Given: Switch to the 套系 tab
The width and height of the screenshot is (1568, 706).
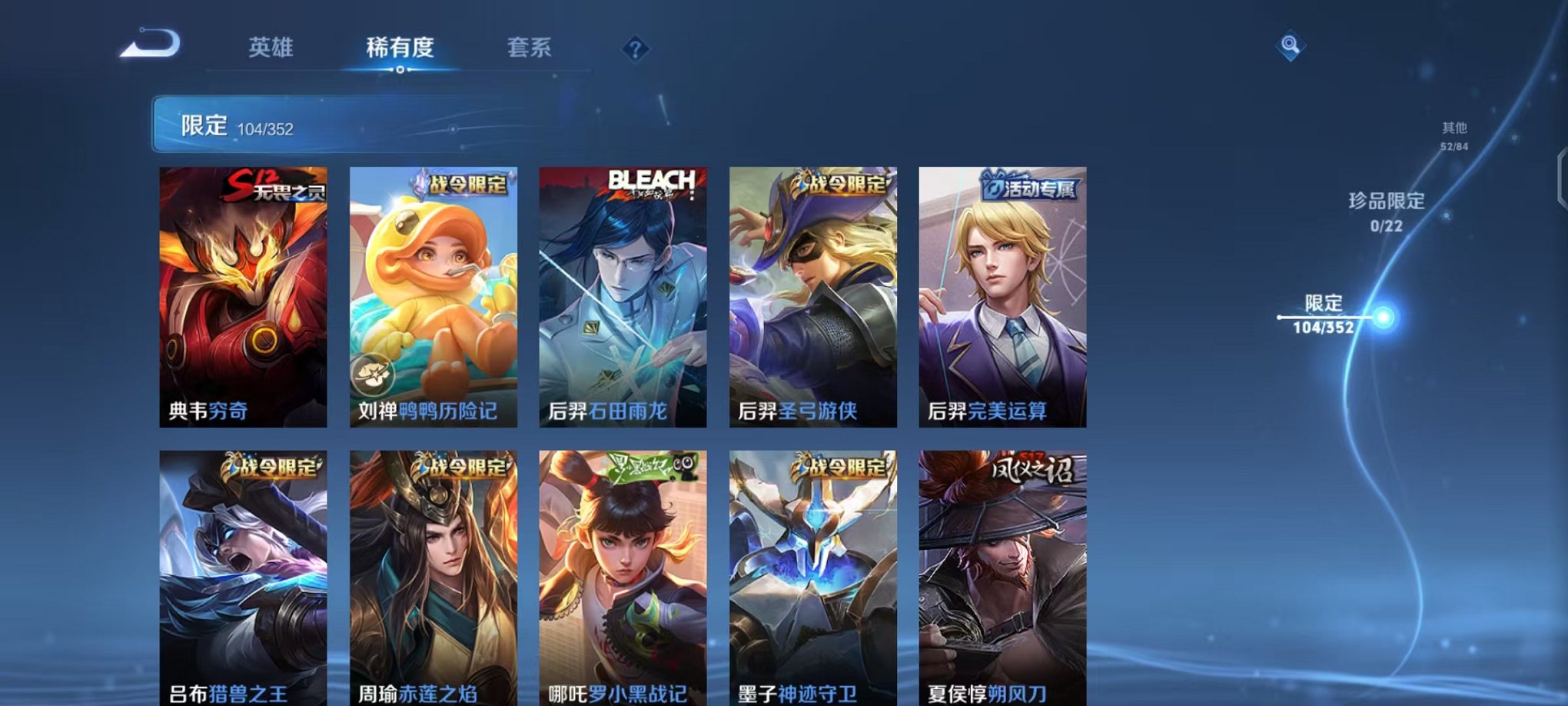Looking at the screenshot, I should [537, 48].
